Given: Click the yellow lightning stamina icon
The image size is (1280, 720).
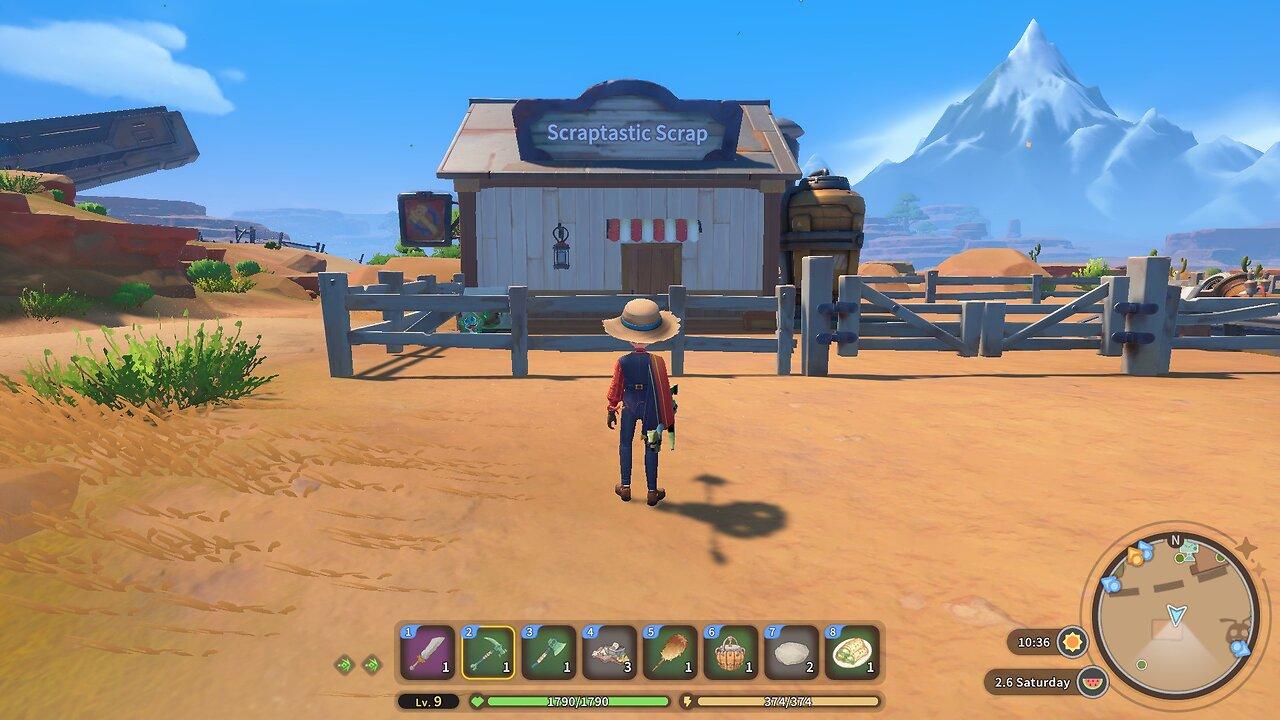Looking at the screenshot, I should coord(686,701).
